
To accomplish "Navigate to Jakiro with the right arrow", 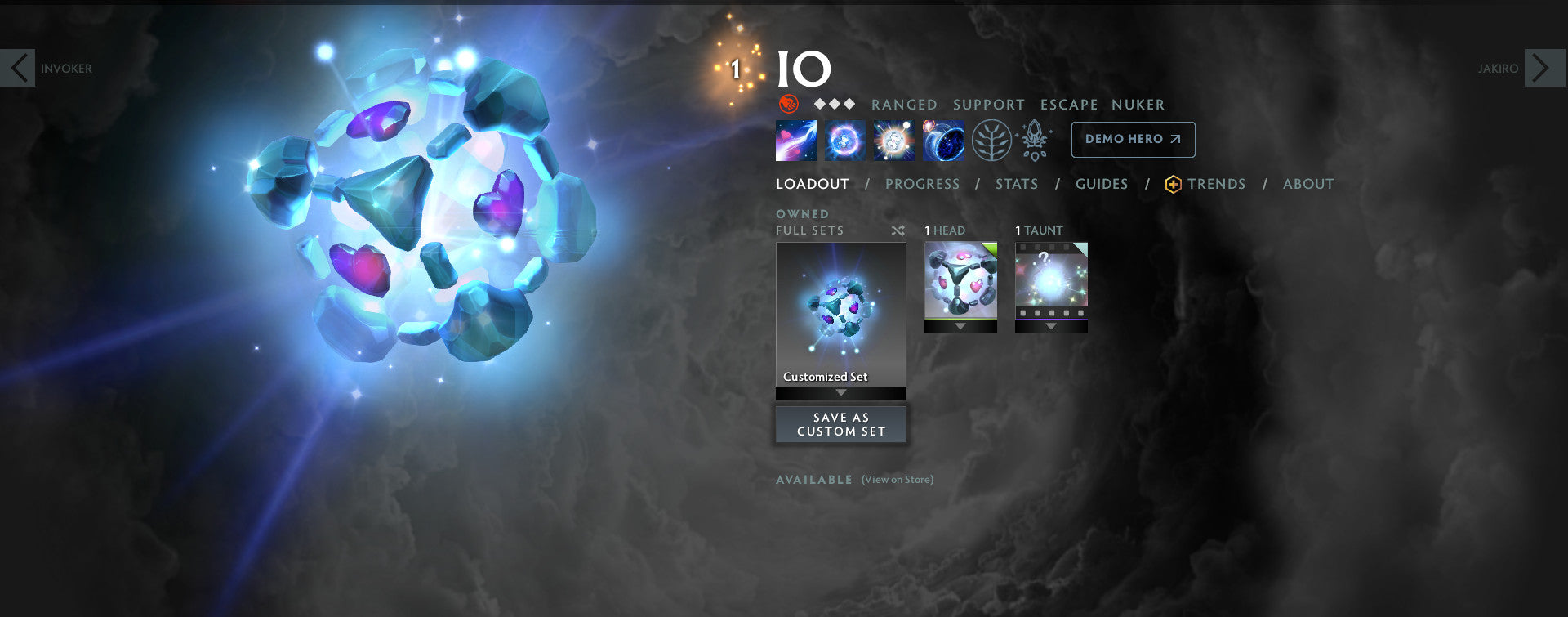I will [x=1542, y=68].
